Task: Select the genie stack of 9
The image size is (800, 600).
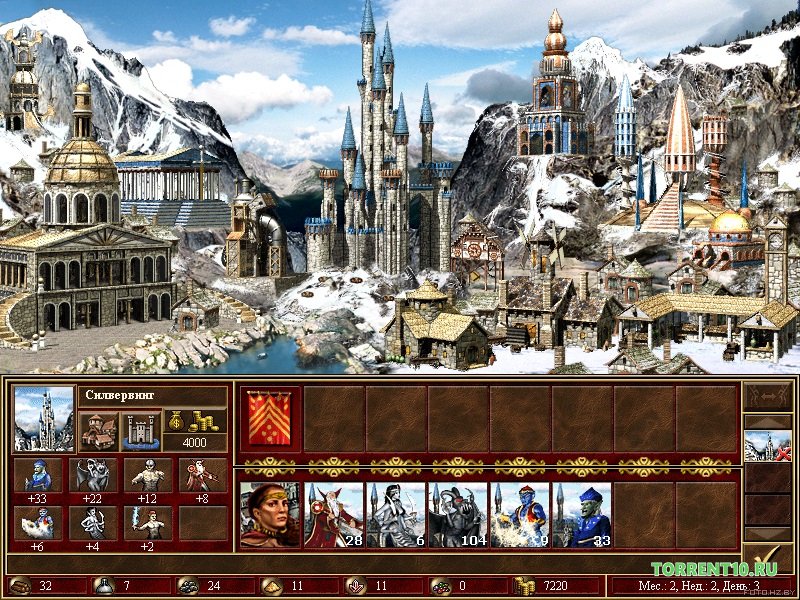Action: [519, 515]
